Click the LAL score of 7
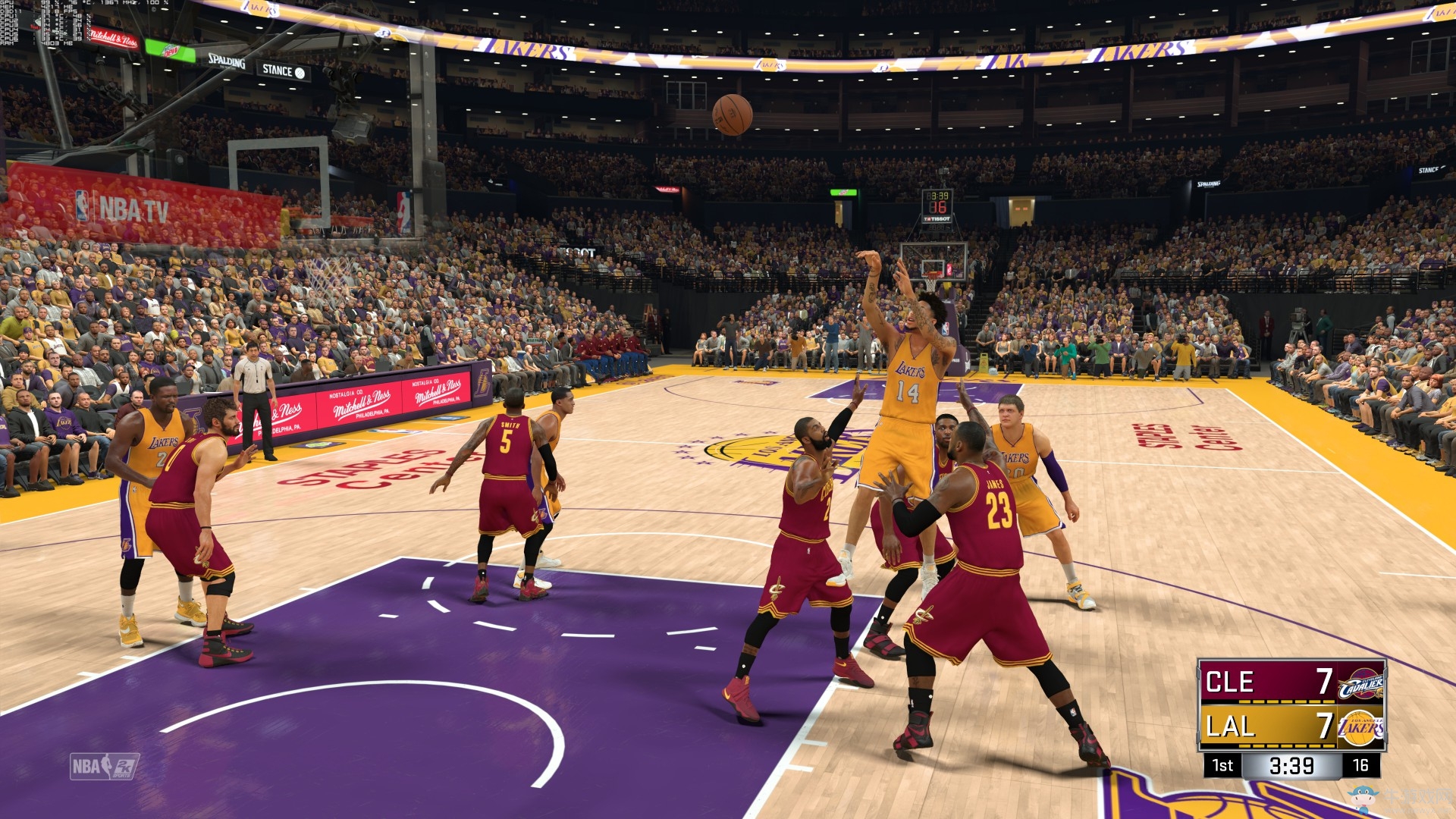This screenshot has width=1456, height=819. (x=1324, y=726)
